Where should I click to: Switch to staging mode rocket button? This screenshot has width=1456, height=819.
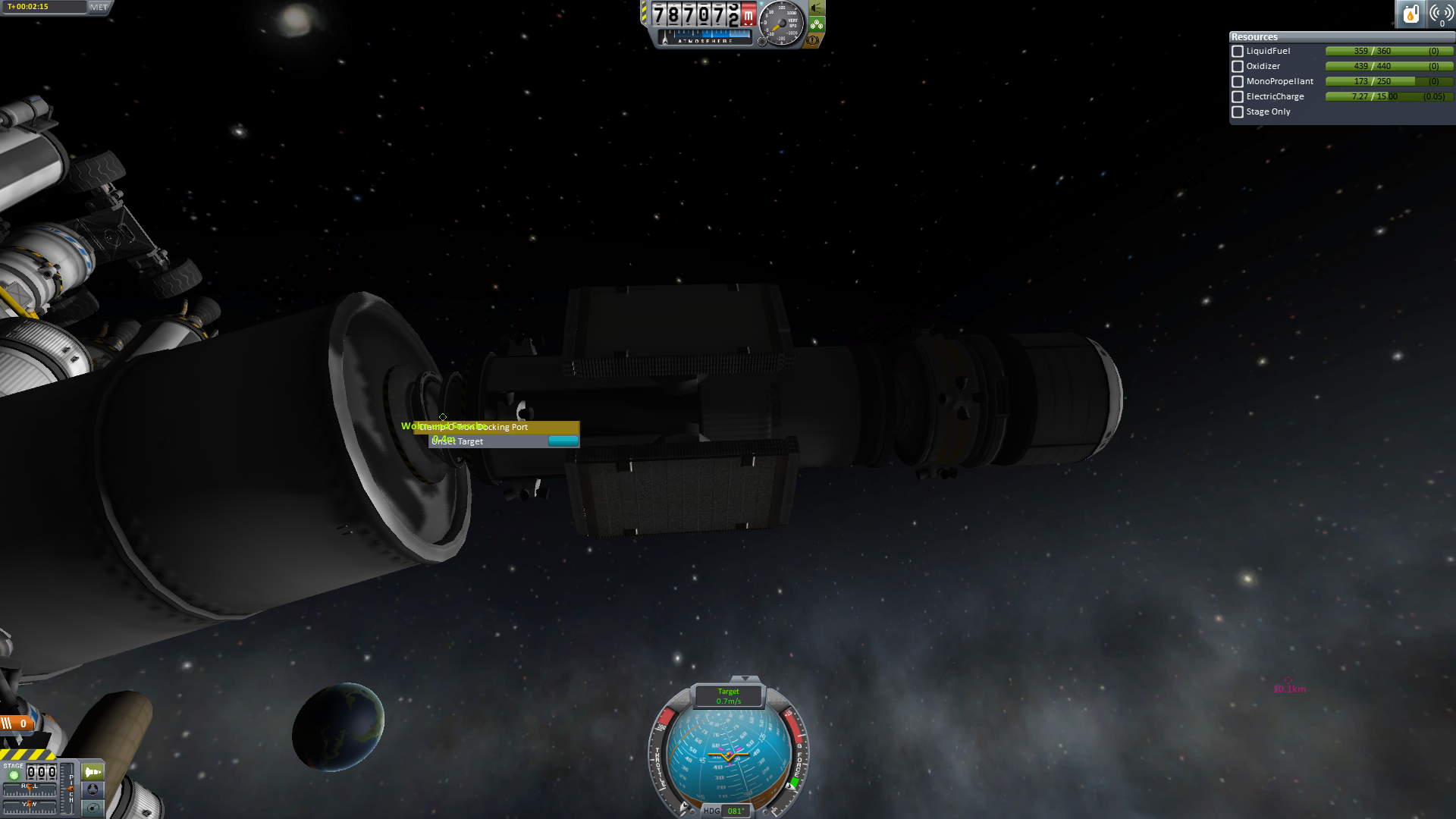click(93, 772)
